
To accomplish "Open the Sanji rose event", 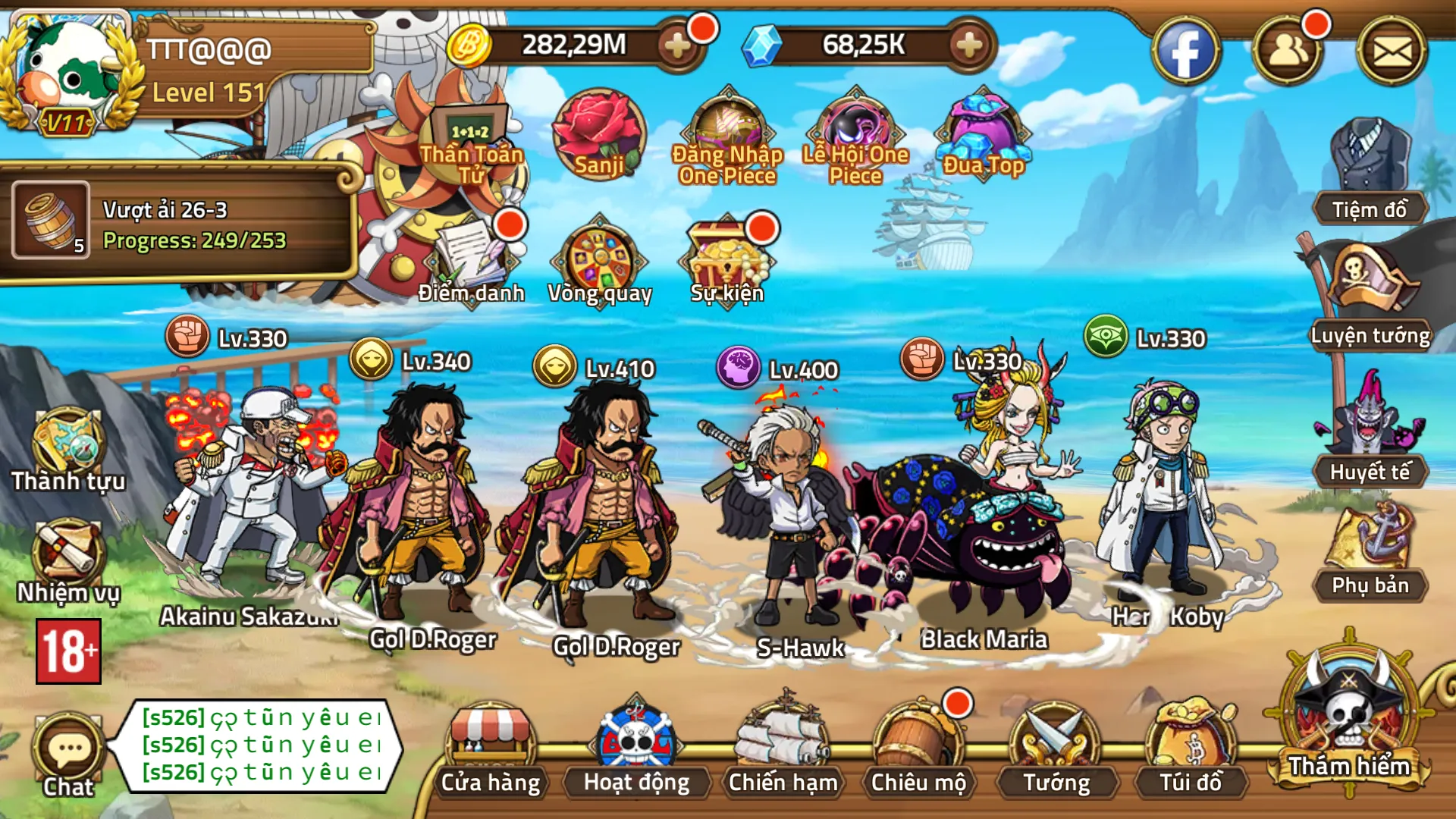I will [x=596, y=133].
